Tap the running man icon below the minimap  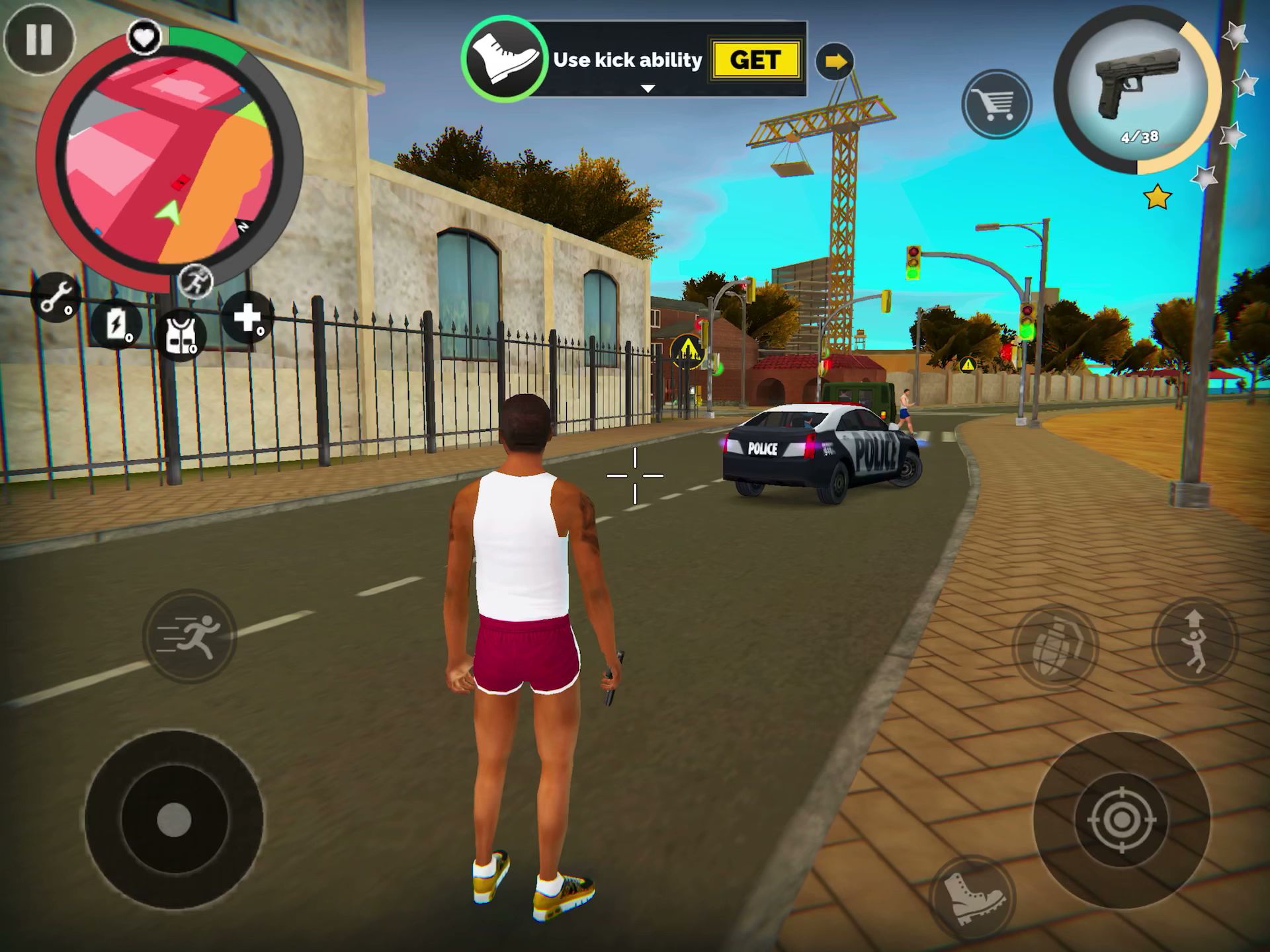196,281
